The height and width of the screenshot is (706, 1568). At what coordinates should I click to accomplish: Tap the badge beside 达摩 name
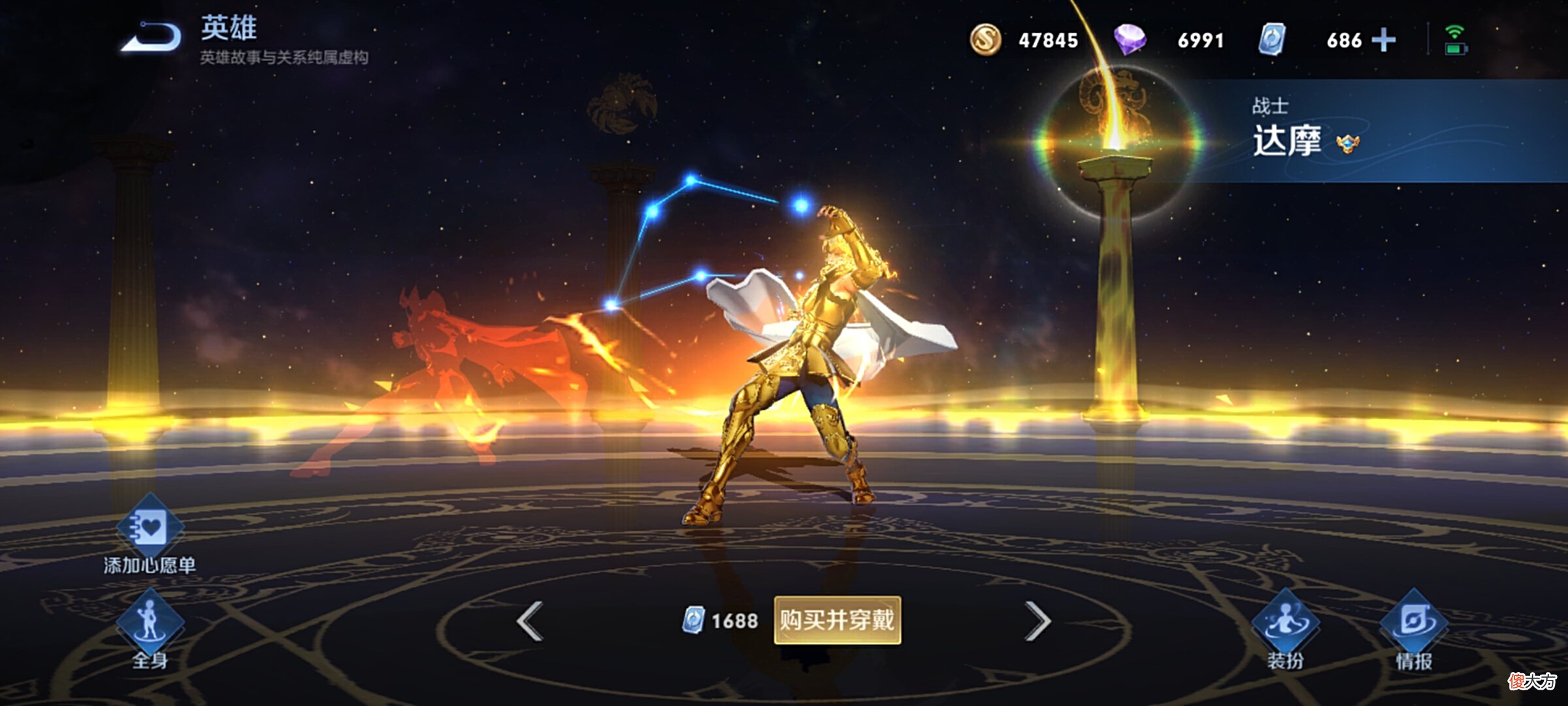1347,143
